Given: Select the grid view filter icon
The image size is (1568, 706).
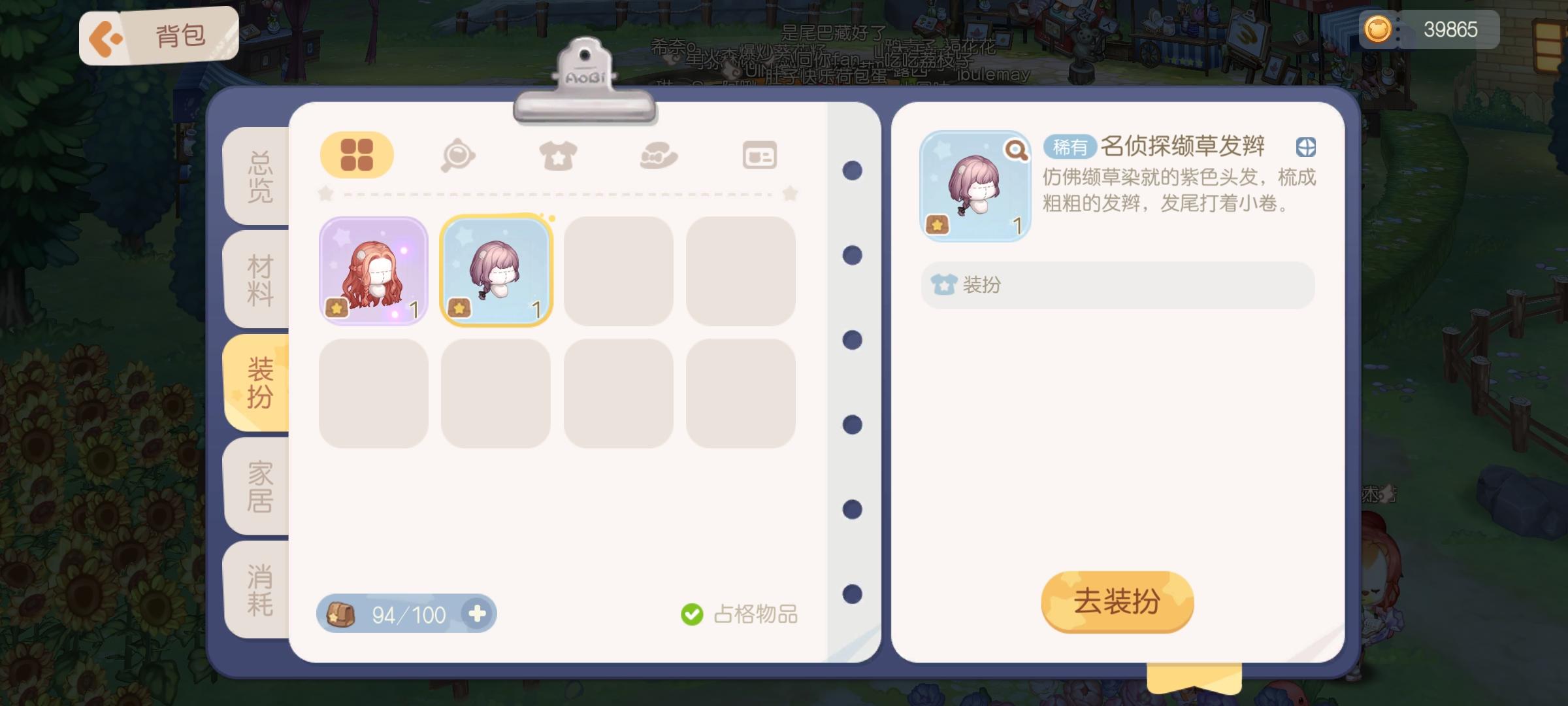Looking at the screenshot, I should pyautogui.click(x=357, y=154).
